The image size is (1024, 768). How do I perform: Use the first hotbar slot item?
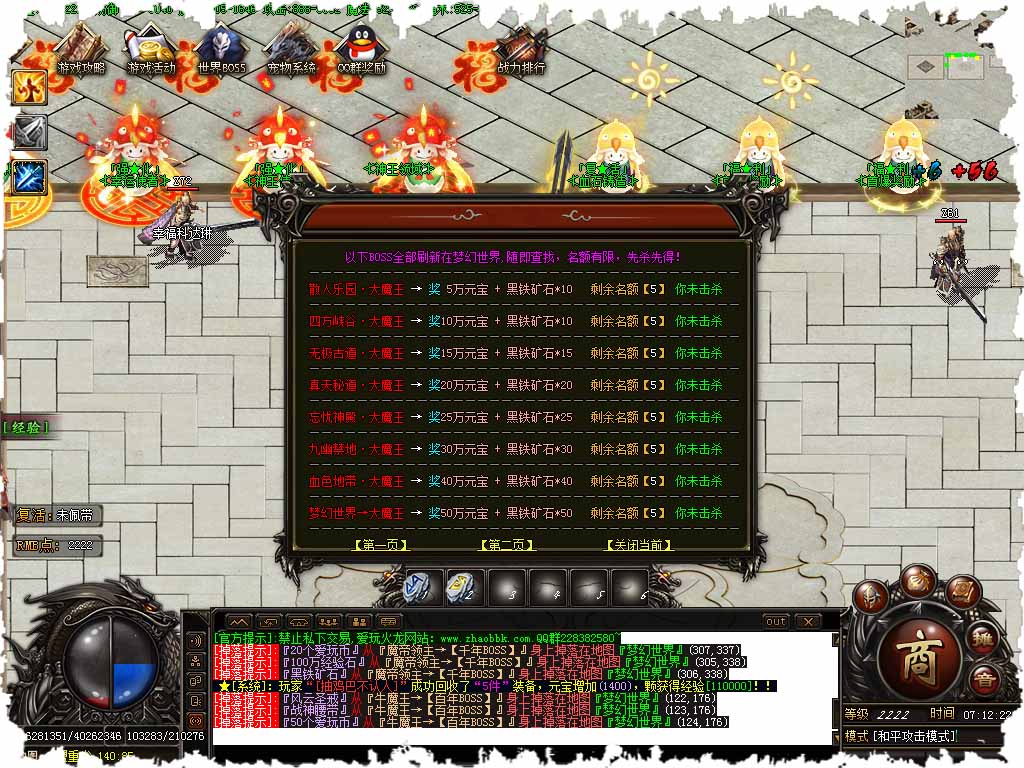(419, 586)
